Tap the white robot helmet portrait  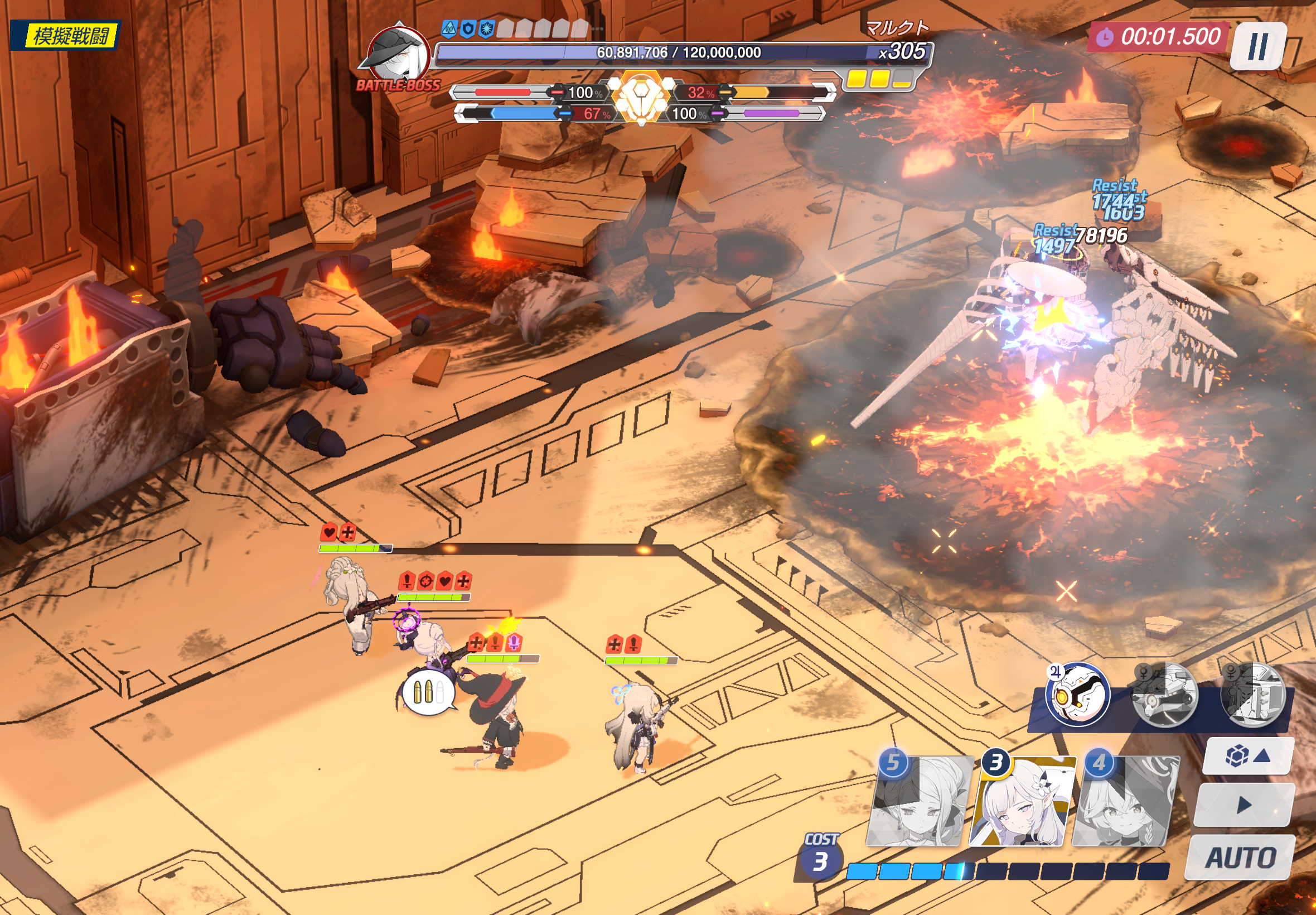[x=1077, y=695]
